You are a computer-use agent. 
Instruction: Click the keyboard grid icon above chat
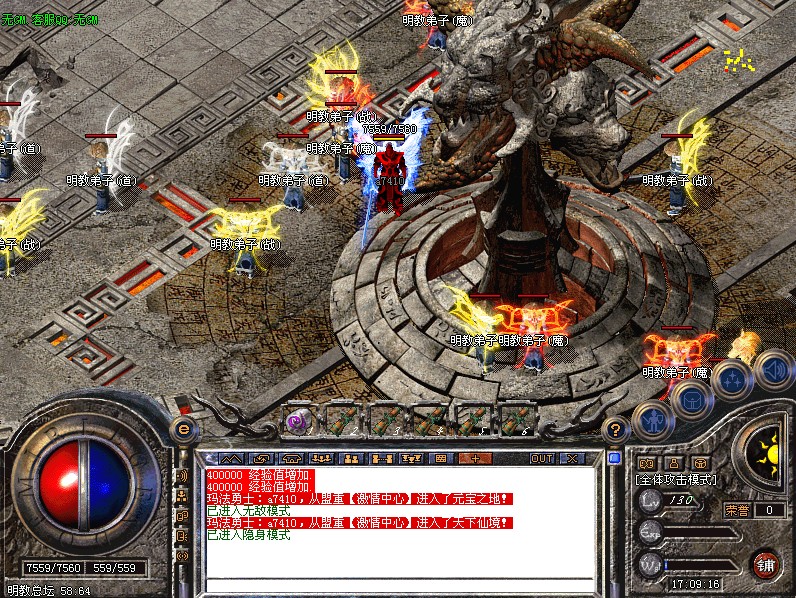pos(440,458)
